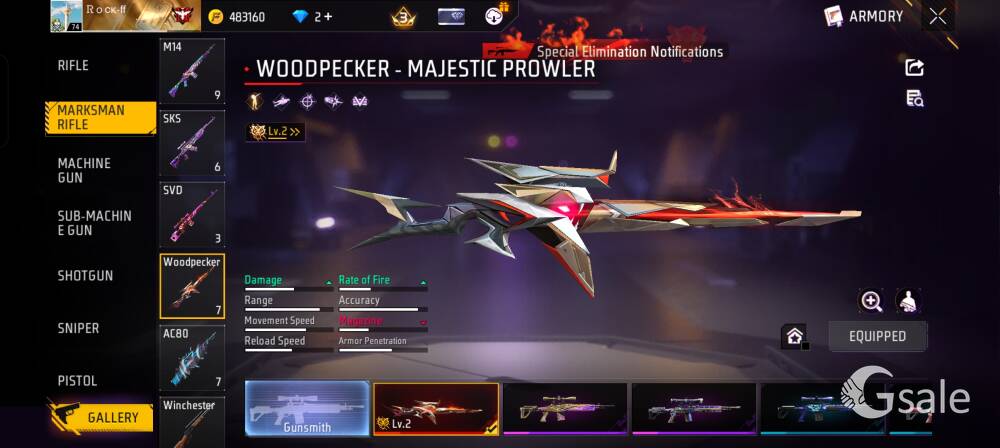Select the Sub-Machine Gun category
The image size is (1000, 448).
tap(94, 223)
